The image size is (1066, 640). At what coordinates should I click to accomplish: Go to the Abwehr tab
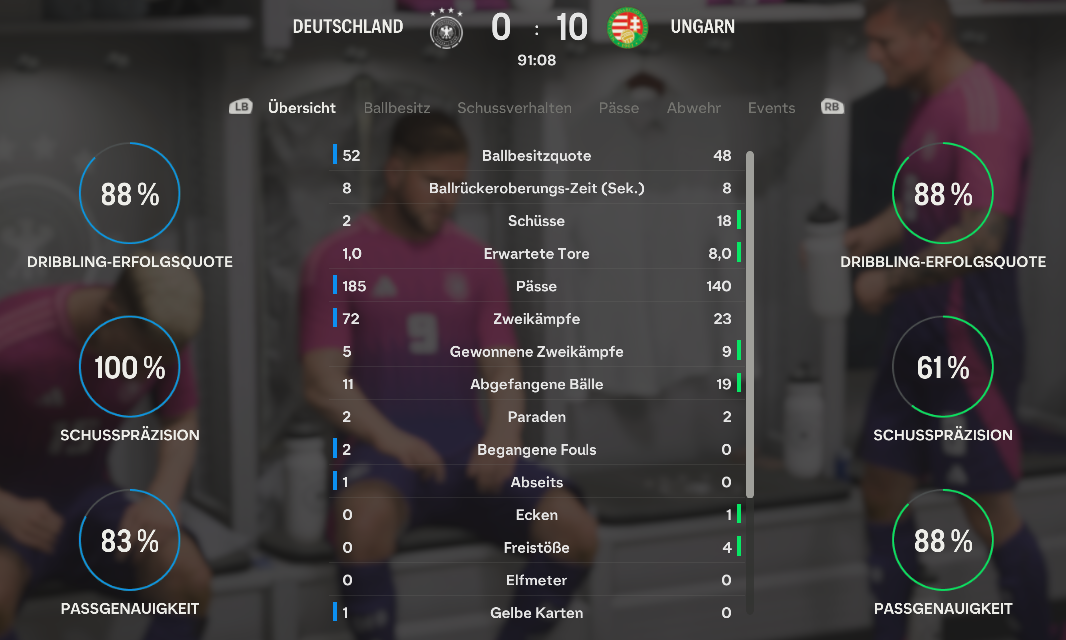694,108
